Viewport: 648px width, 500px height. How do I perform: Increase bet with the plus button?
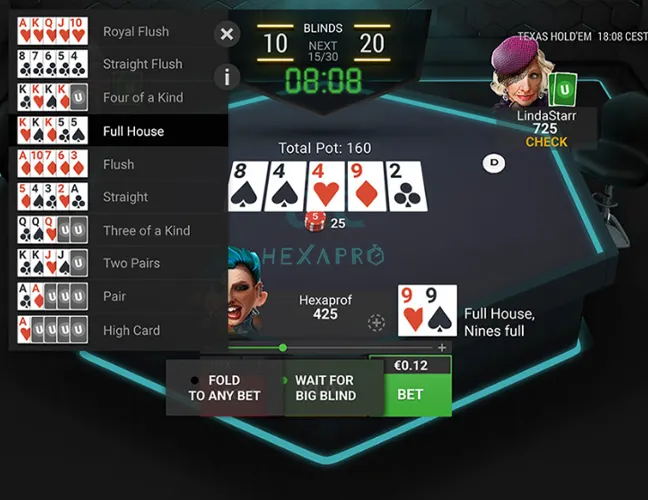pyautogui.click(x=442, y=347)
